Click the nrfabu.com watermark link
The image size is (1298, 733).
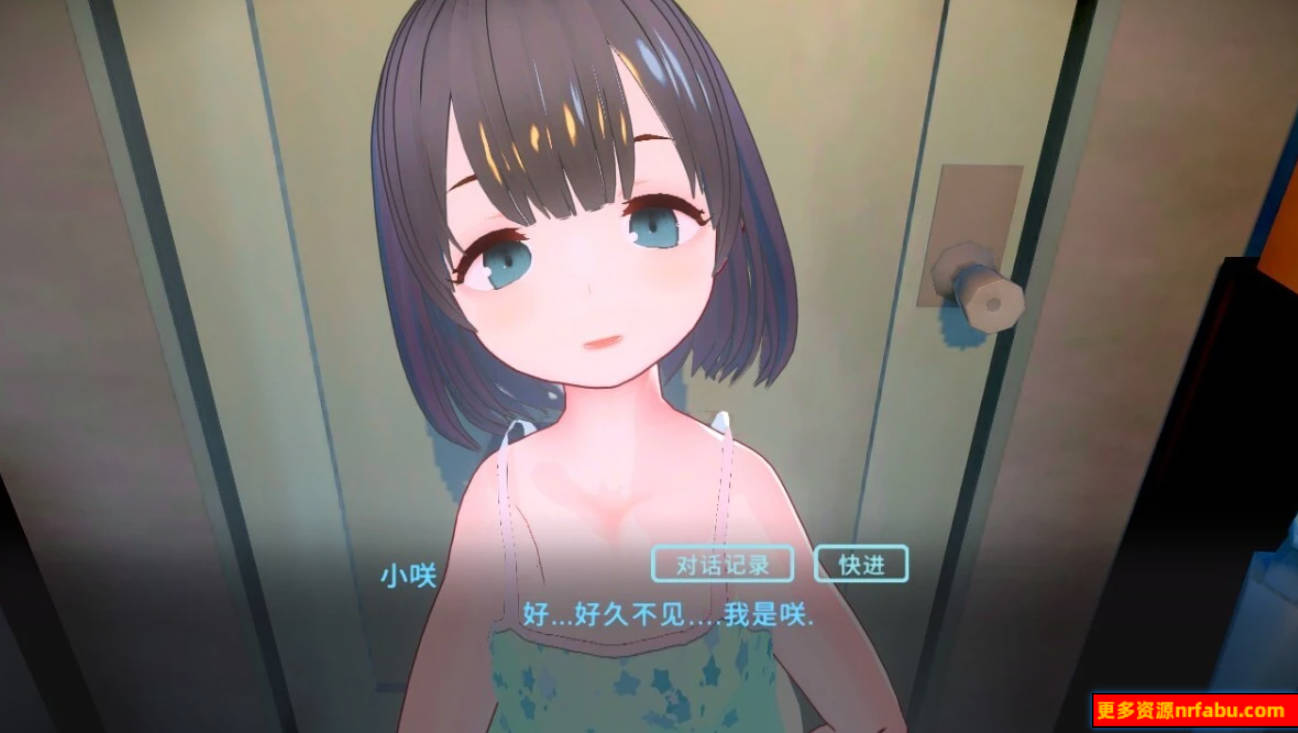coord(1188,712)
